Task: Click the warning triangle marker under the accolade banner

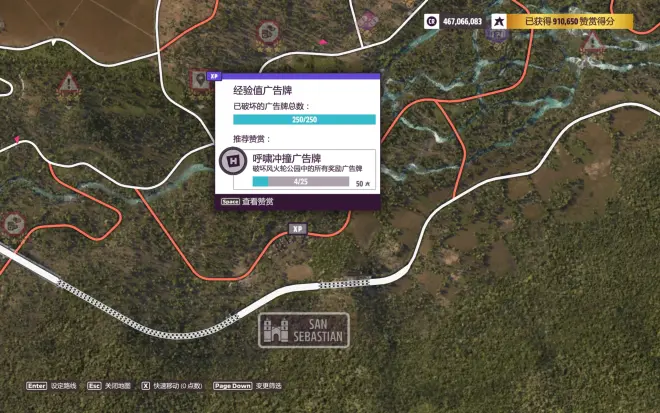Action: pos(591,43)
